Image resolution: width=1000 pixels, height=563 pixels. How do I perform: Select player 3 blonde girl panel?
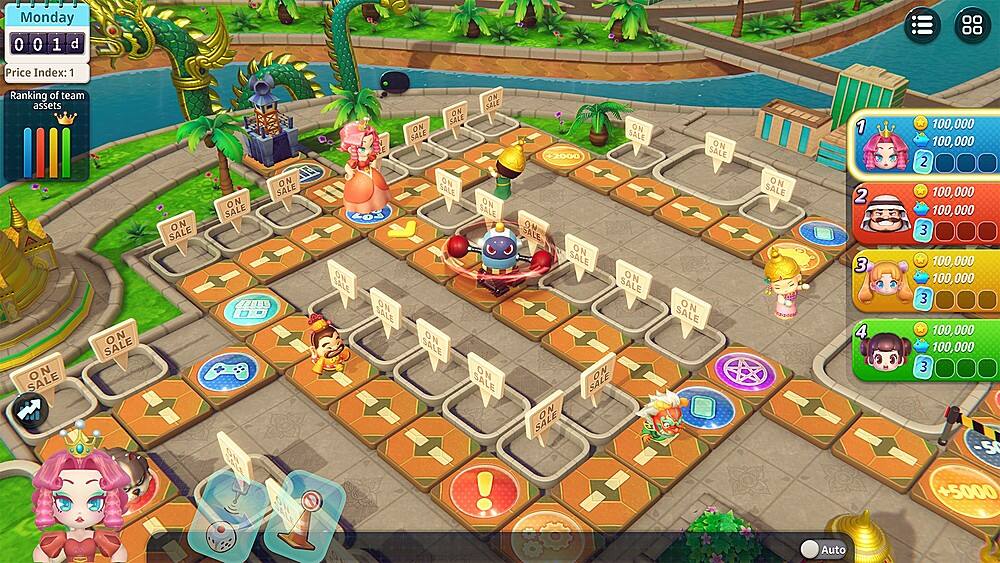click(x=926, y=280)
